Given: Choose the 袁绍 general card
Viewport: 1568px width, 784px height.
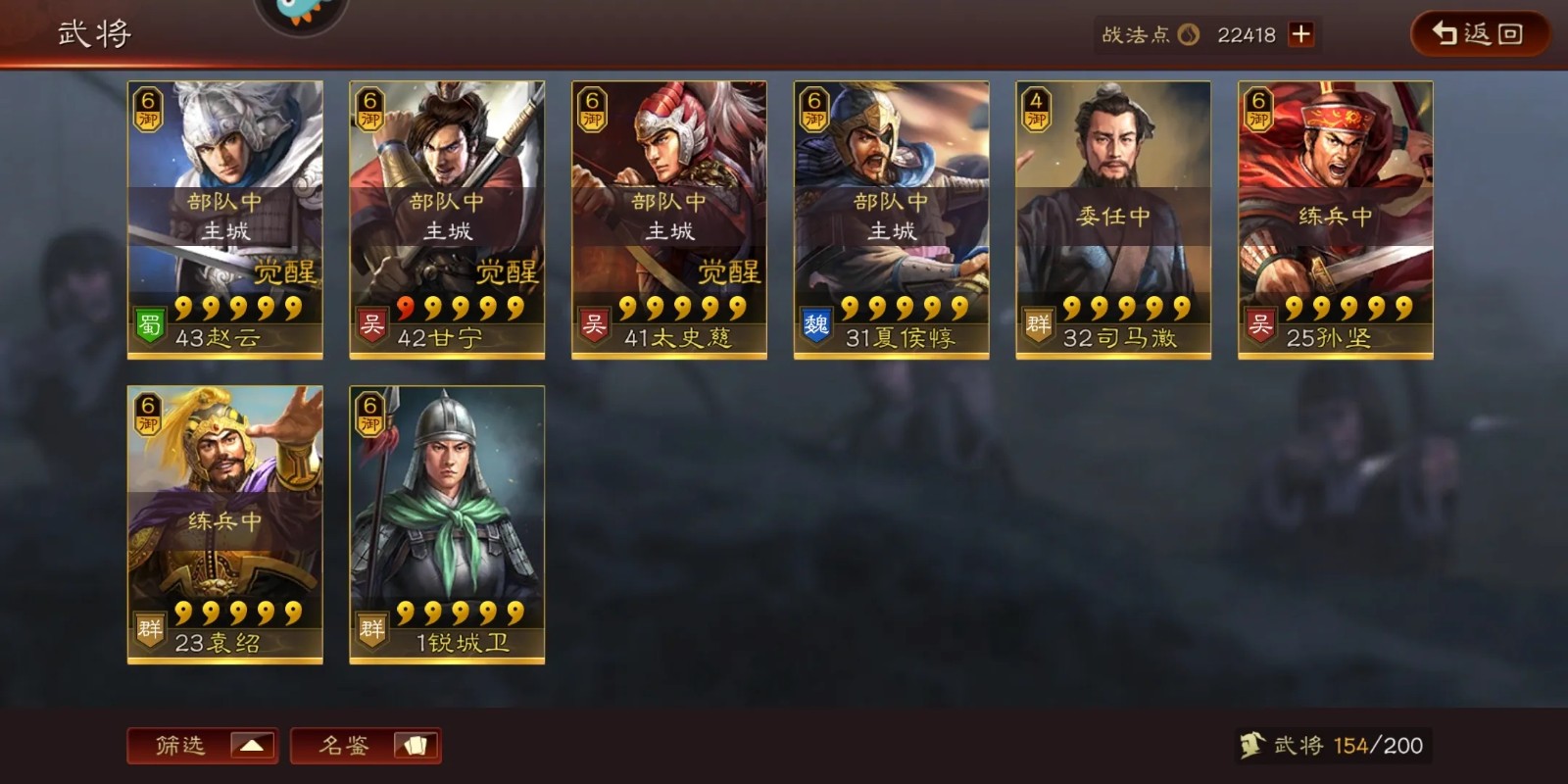Looking at the screenshot, I should pos(225,525).
